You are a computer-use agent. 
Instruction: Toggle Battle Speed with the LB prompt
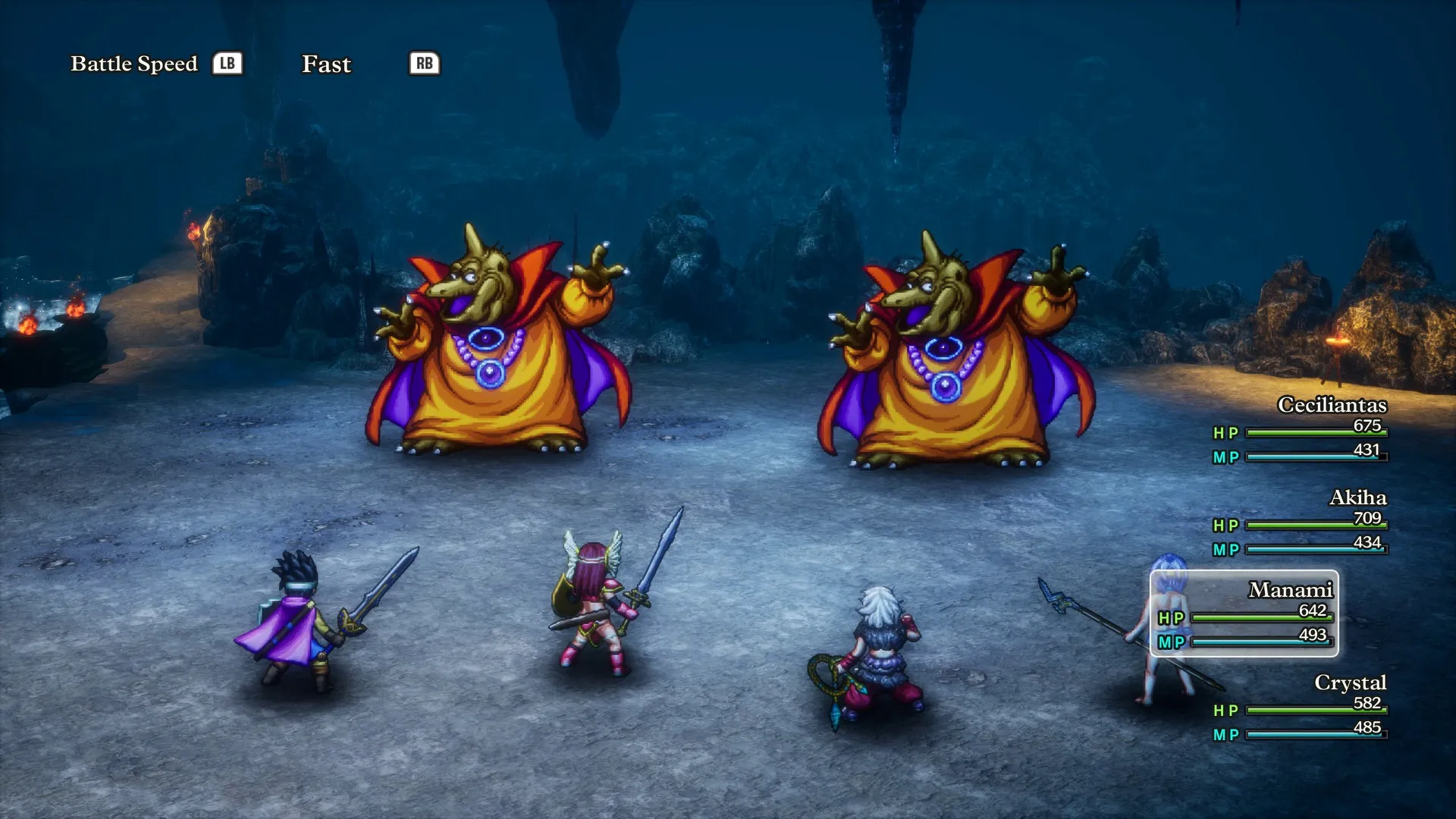(x=228, y=64)
